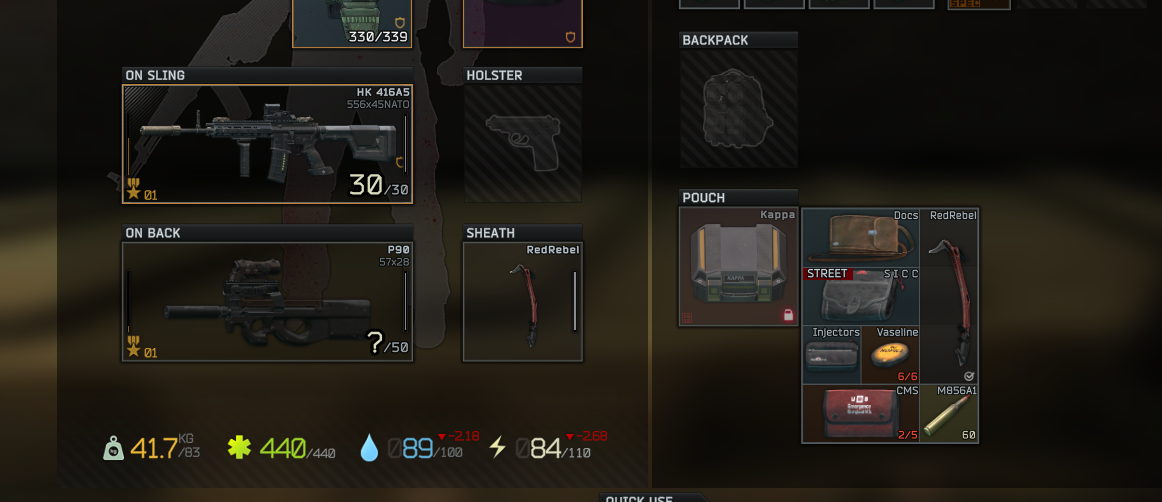Viewport: 1162px width, 502px height.
Task: Click the RedRebel ice pick in the Sheath slot
Action: (x=522, y=302)
